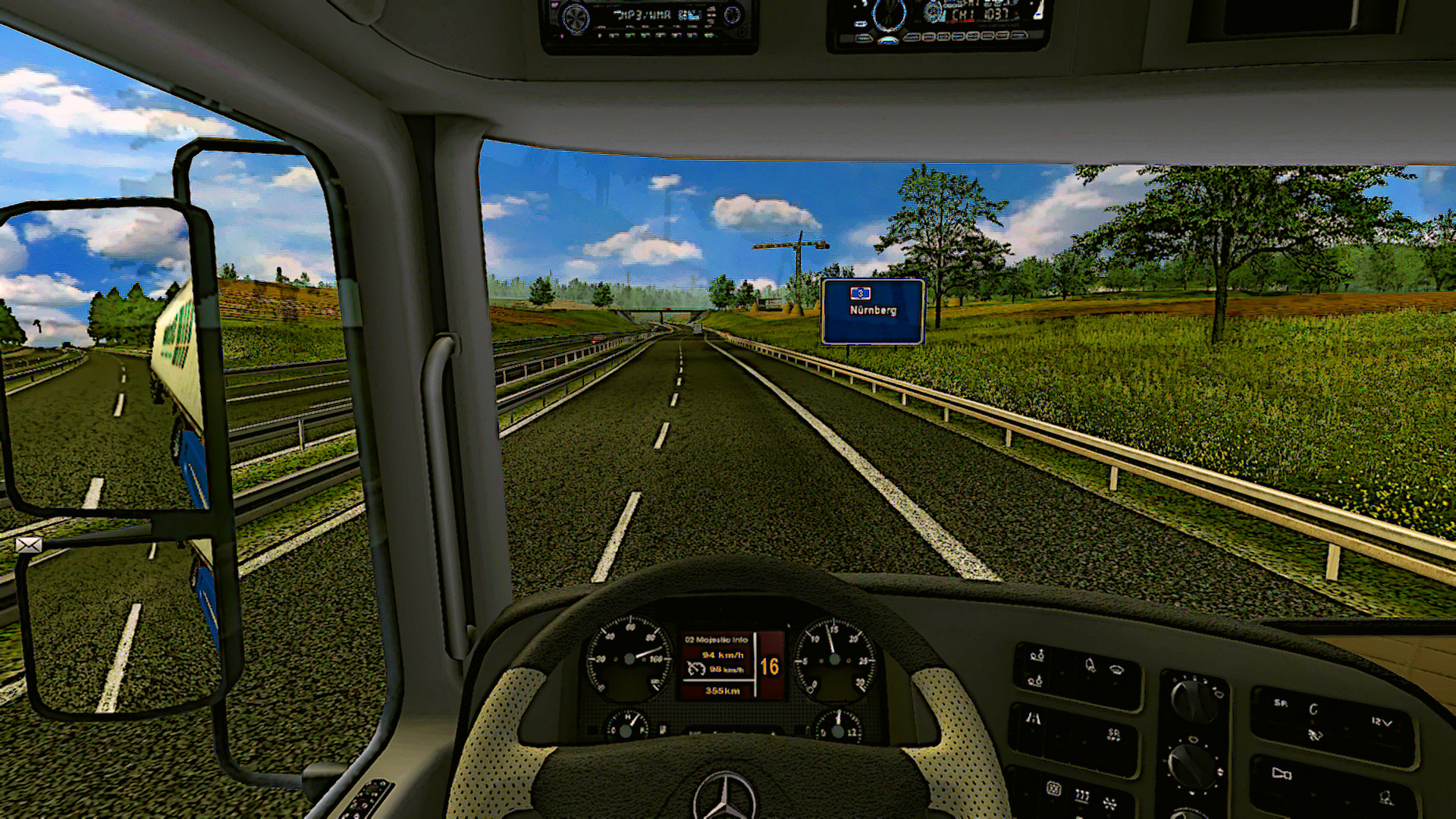Open the envelope mail notification icon
This screenshot has width=1456, height=819.
[x=29, y=544]
